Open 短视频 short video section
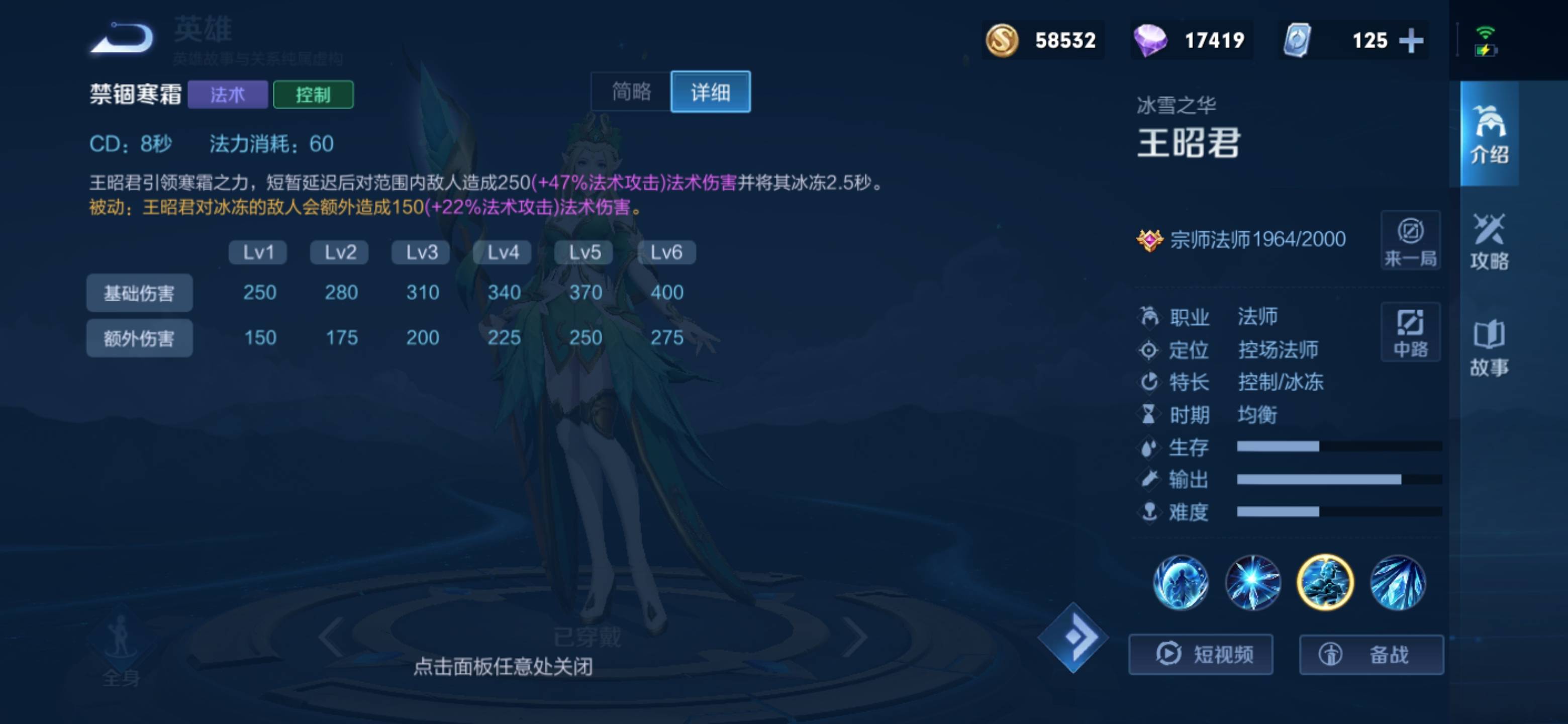The width and height of the screenshot is (1568, 724). click(1201, 654)
